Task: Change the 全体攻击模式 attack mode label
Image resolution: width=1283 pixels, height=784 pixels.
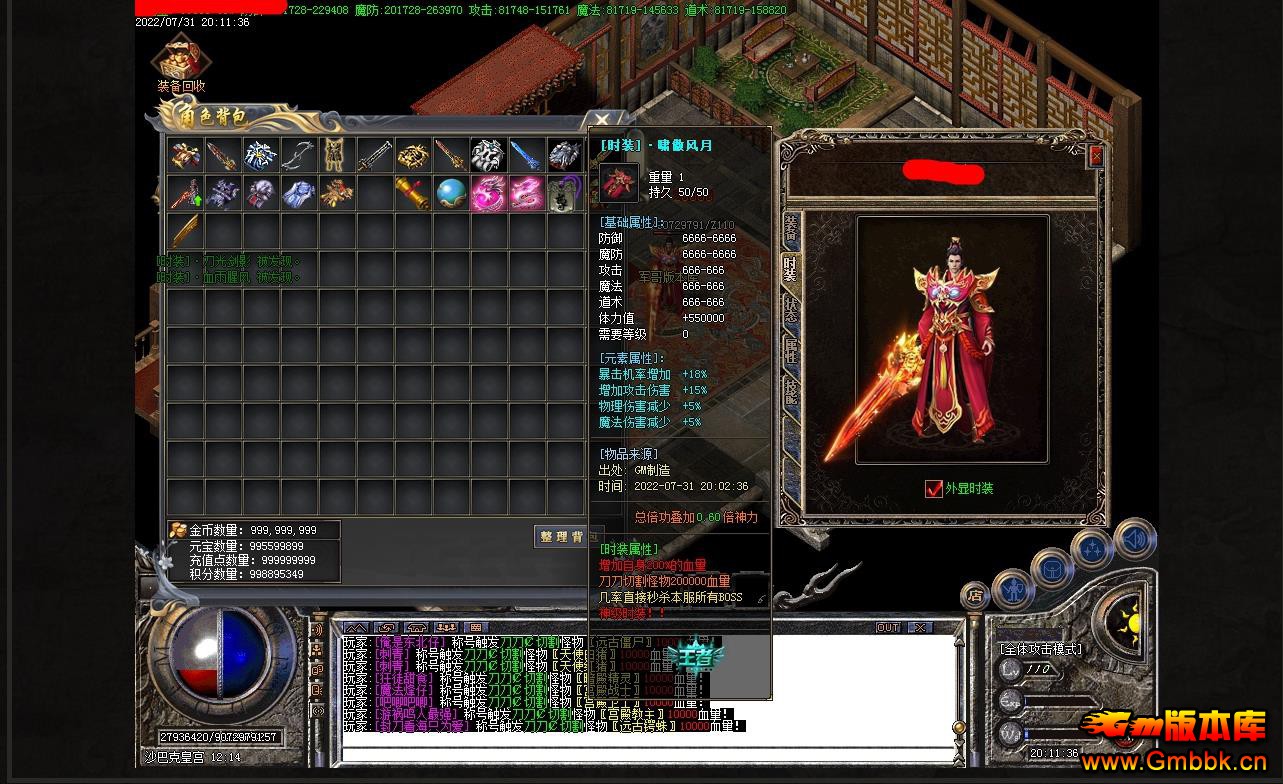Action: click(1040, 649)
